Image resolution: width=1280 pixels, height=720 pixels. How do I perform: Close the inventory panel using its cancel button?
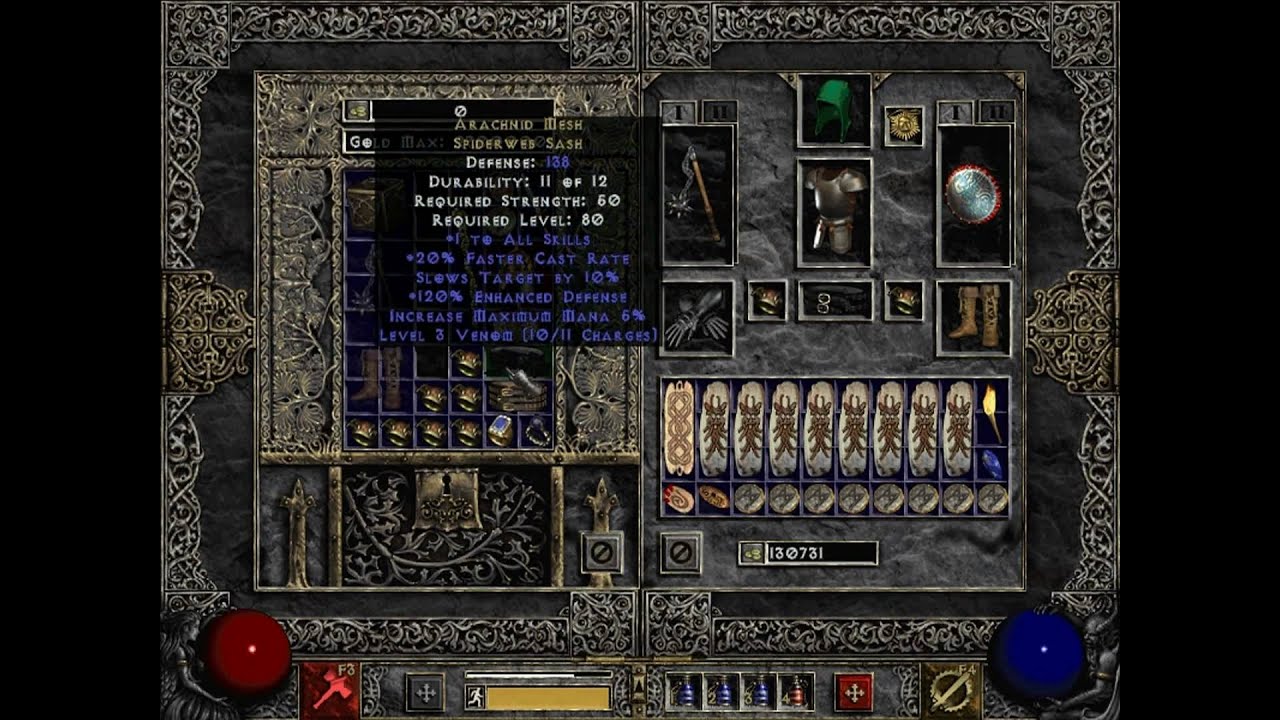680,552
